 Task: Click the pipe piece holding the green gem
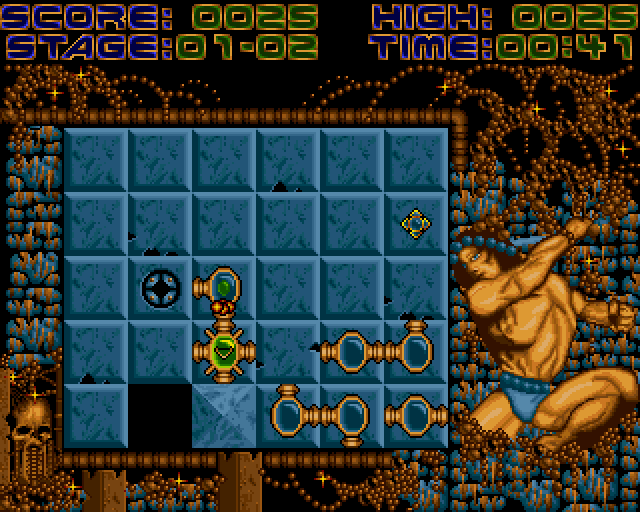coord(224,288)
